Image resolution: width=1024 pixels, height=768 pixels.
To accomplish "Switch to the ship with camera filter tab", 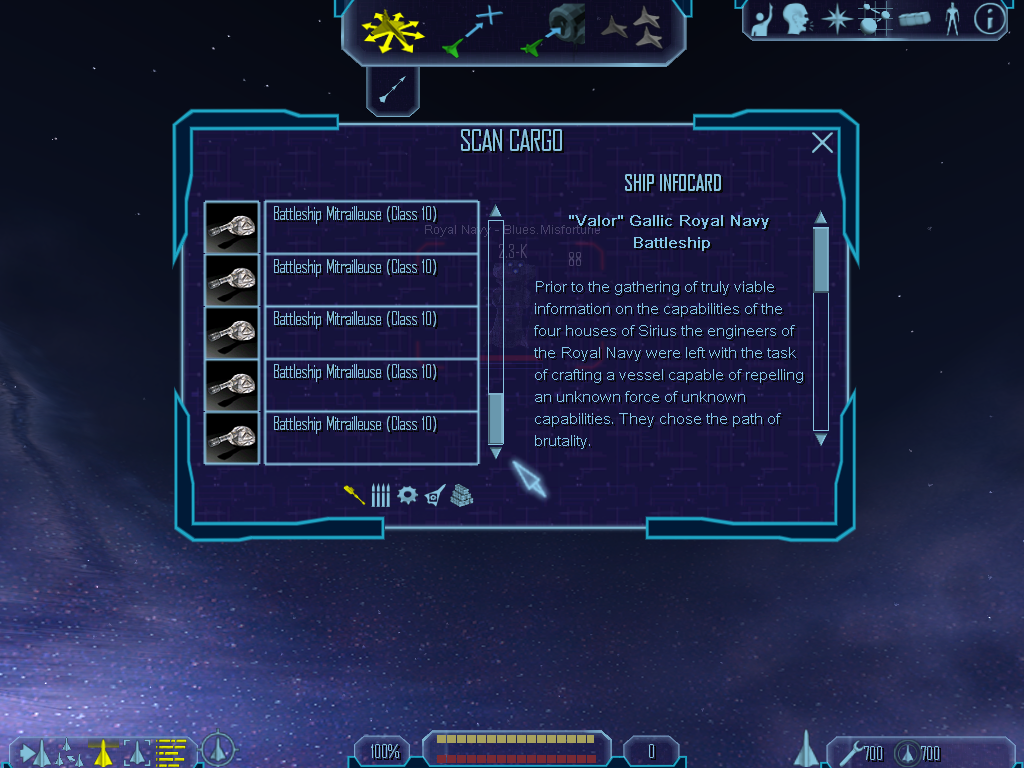I will pyautogui.click(x=435, y=495).
